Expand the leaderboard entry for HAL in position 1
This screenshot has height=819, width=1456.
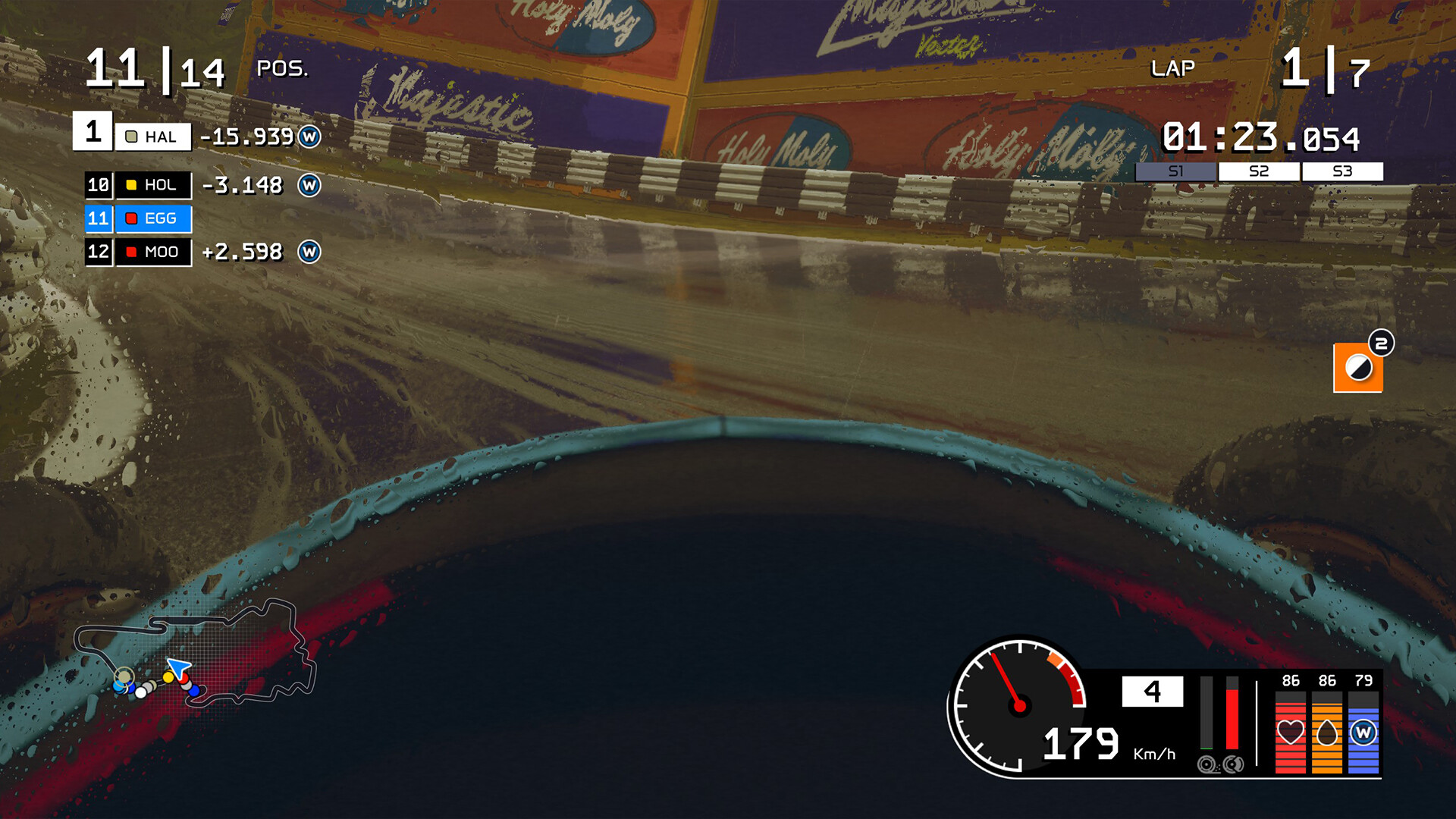[152, 136]
